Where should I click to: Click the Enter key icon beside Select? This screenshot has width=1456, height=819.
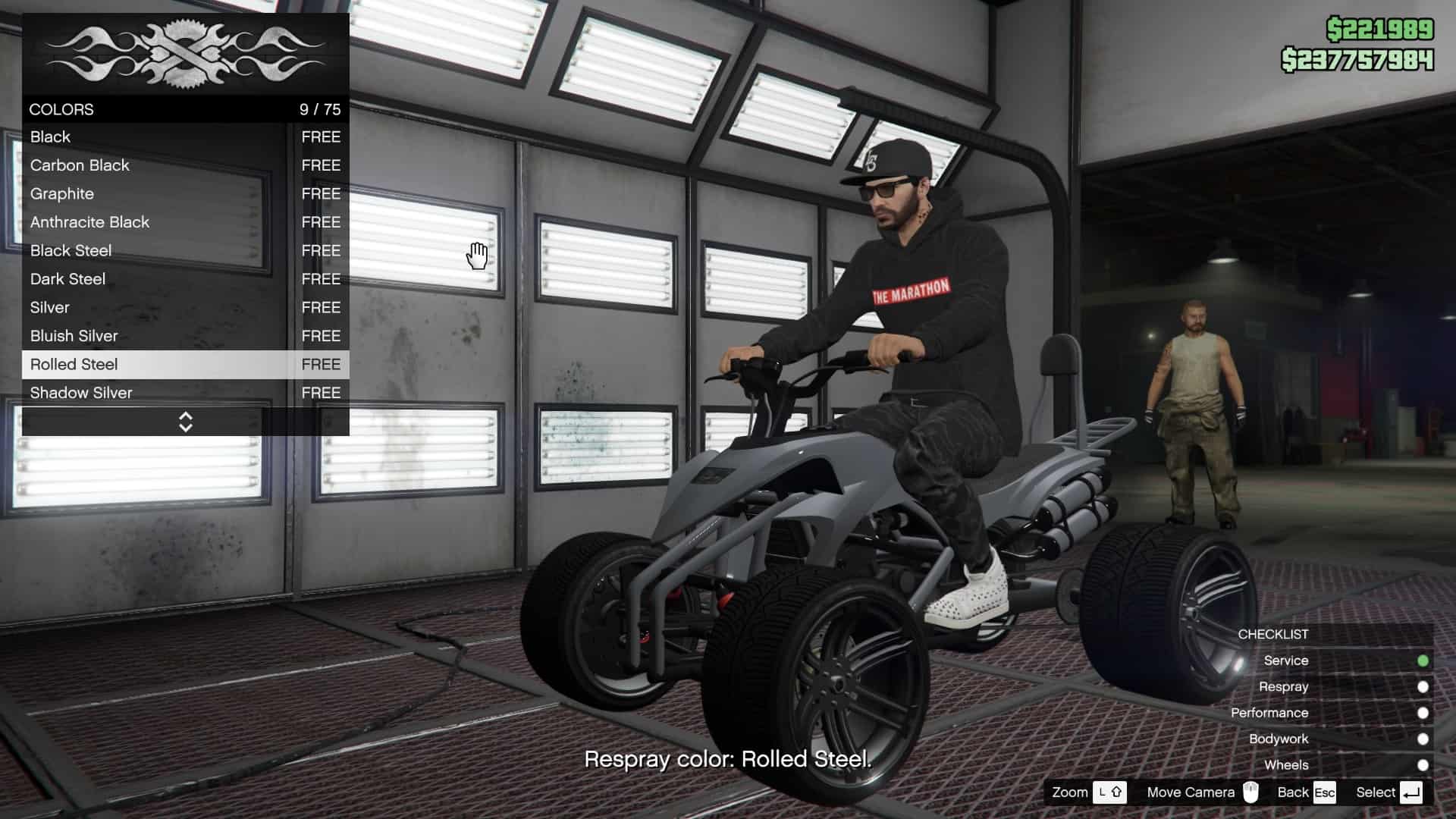1412,792
